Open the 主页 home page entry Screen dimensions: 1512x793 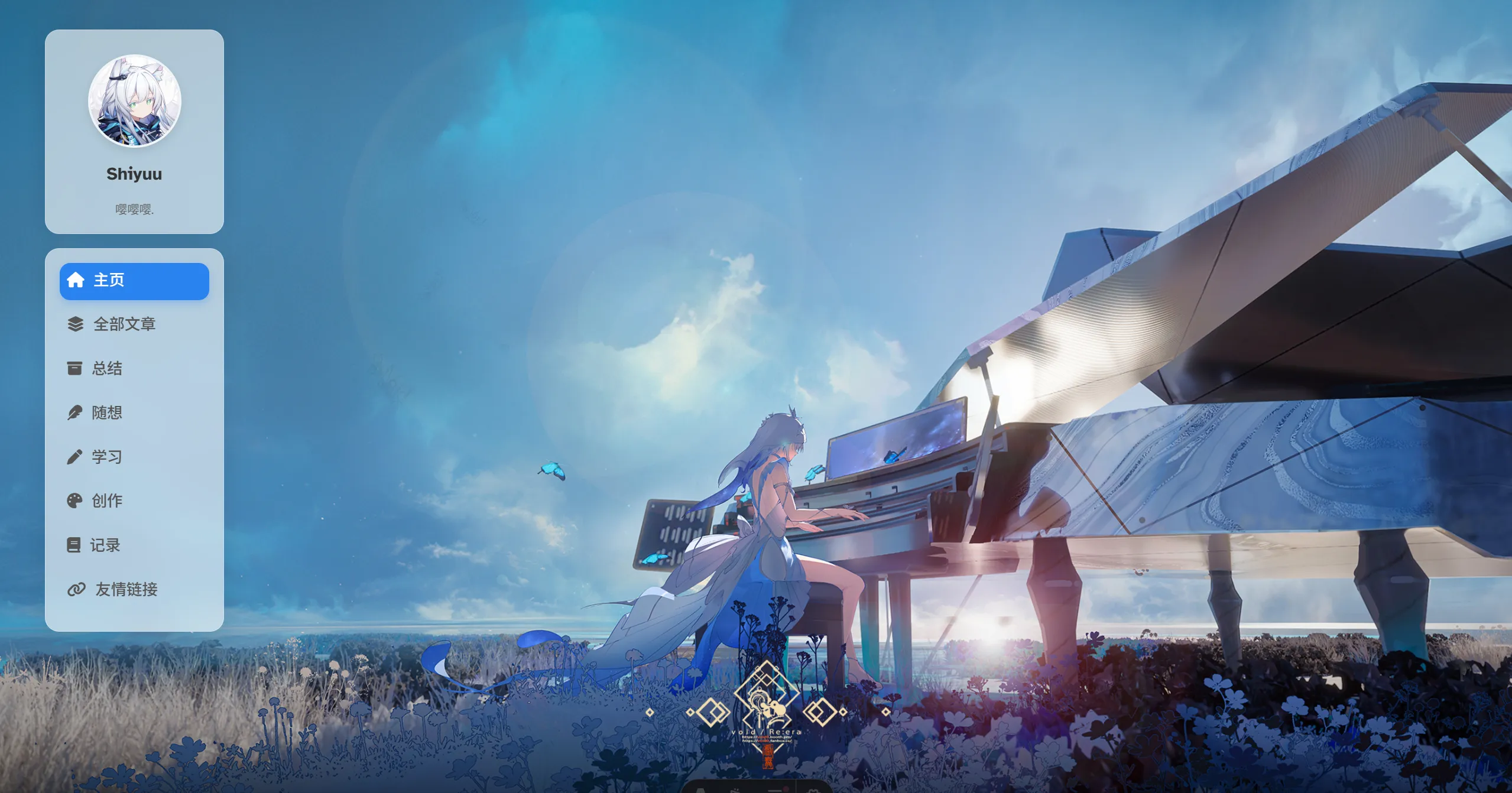click(134, 281)
